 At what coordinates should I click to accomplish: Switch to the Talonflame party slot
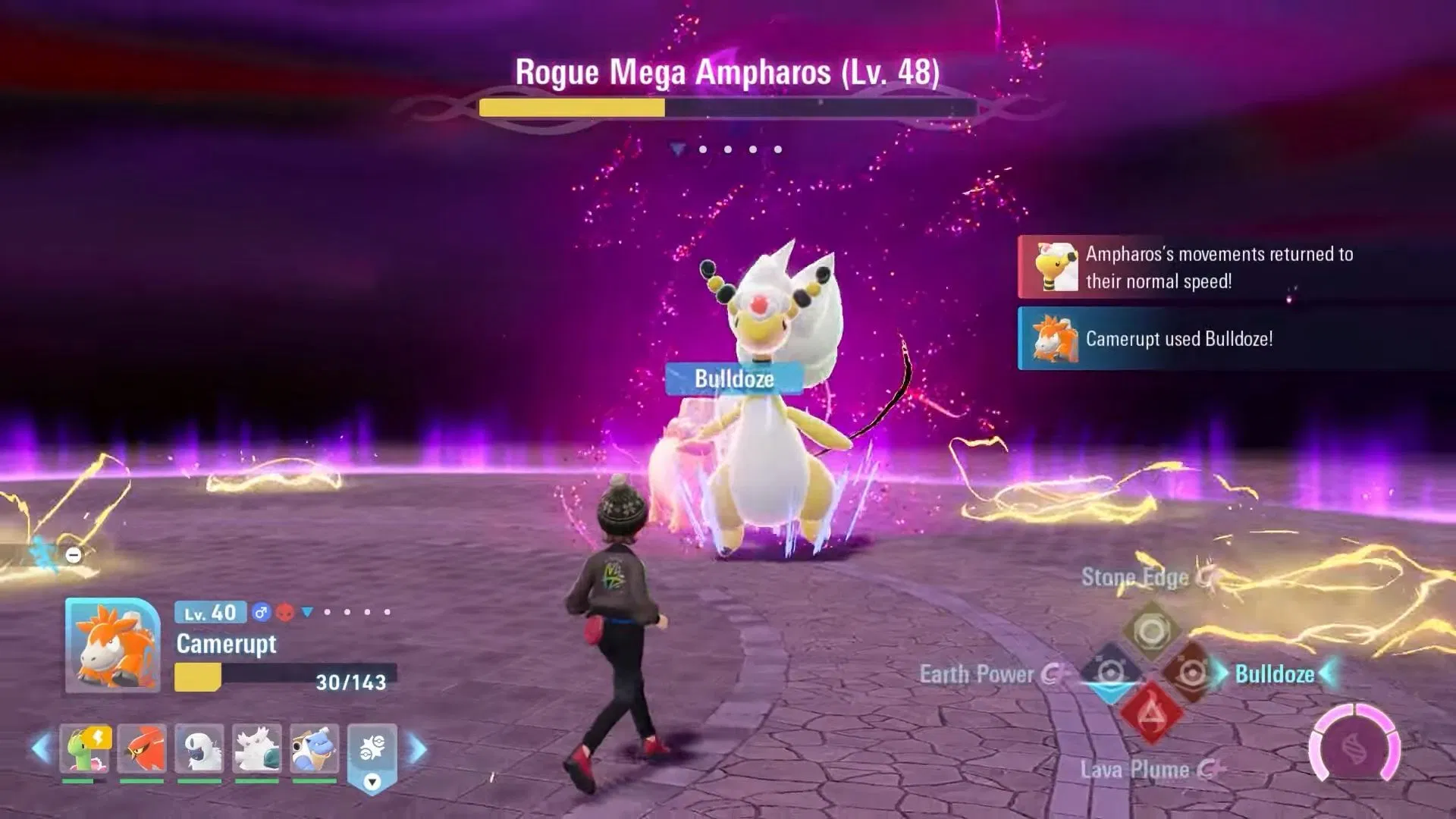[142, 749]
